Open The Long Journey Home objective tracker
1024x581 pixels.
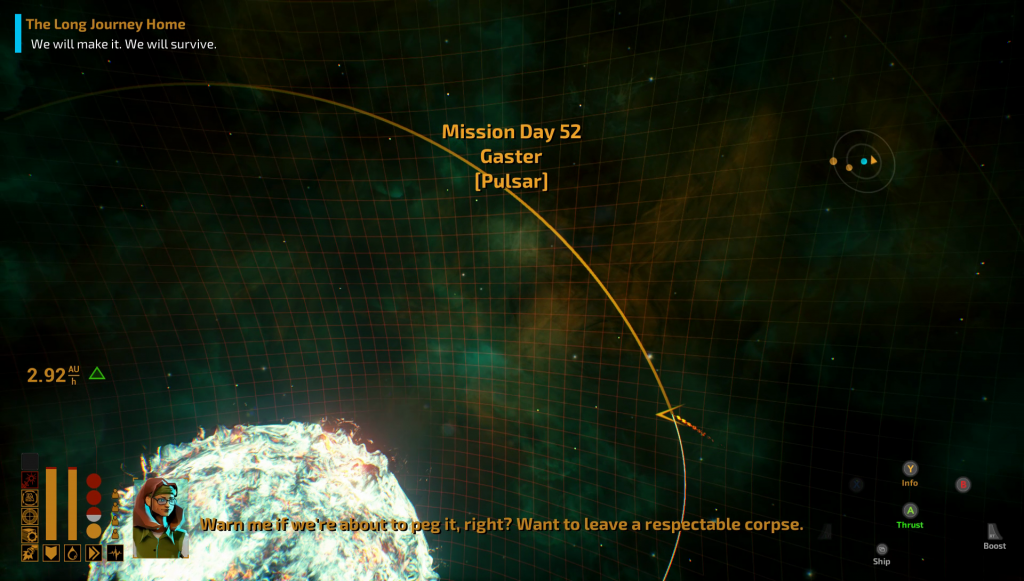pyautogui.click(x=105, y=24)
